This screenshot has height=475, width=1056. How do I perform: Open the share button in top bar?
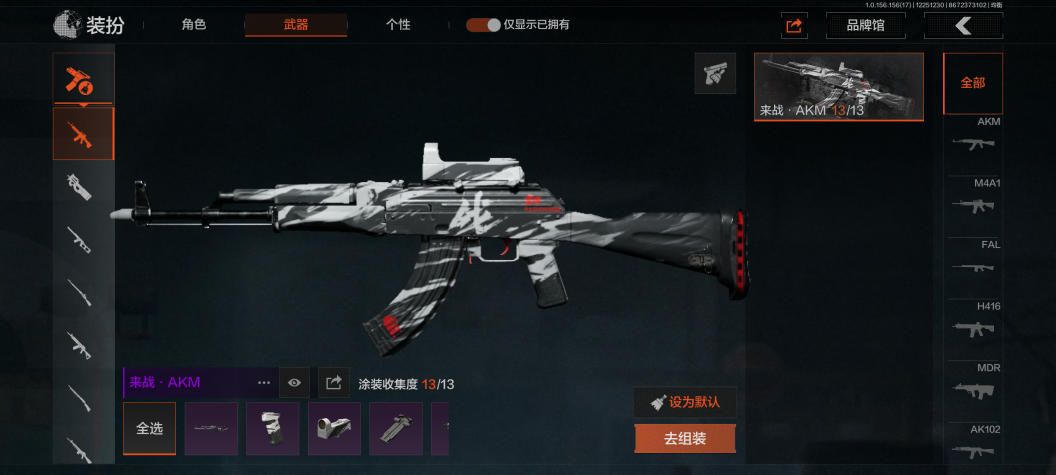click(794, 26)
